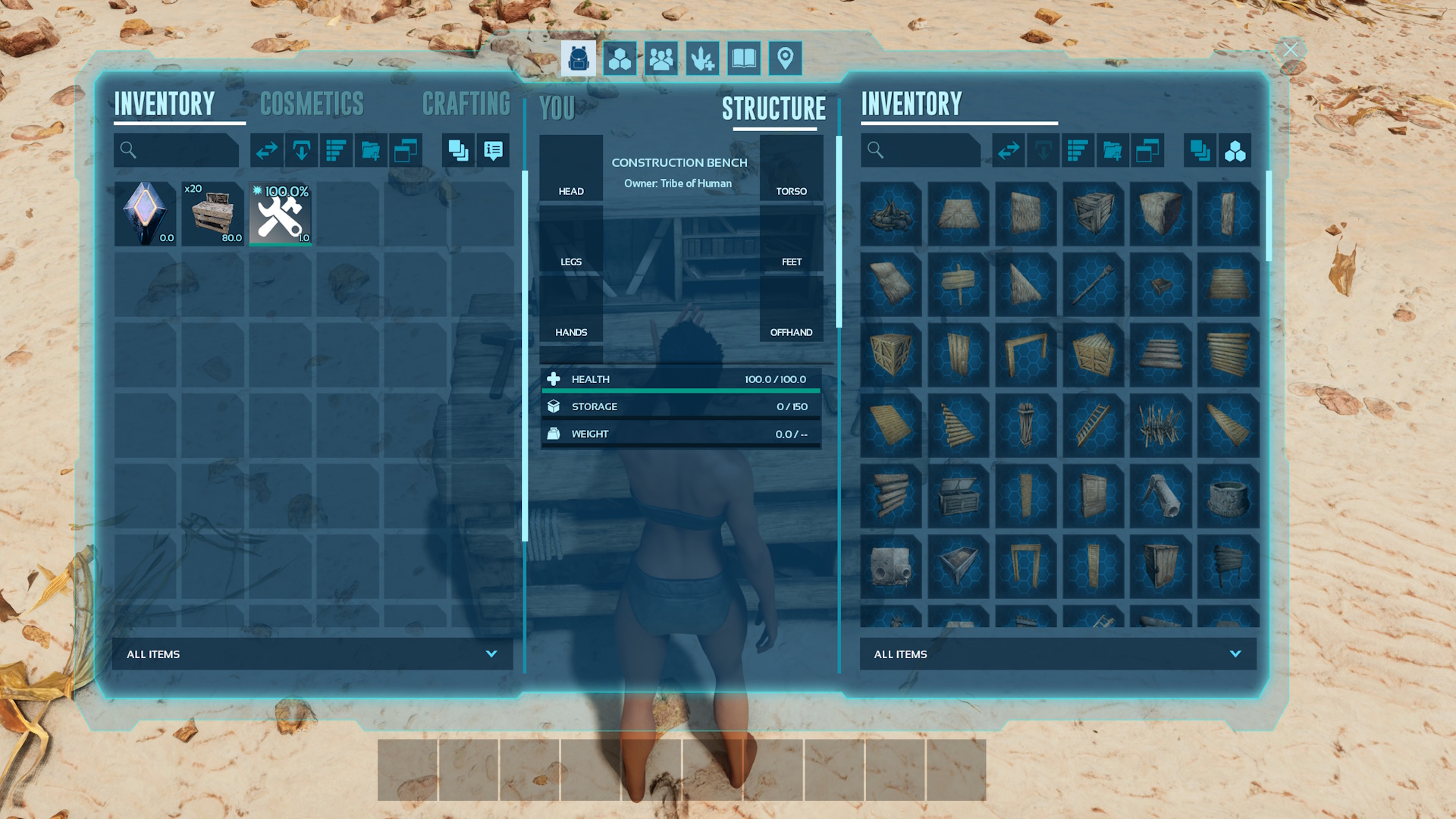Click the structure inventory search field

928,150
